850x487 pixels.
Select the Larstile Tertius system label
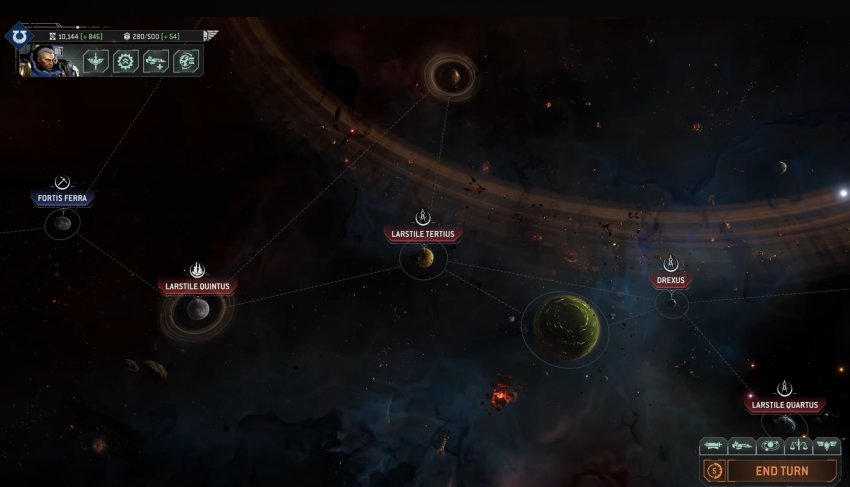(x=423, y=235)
